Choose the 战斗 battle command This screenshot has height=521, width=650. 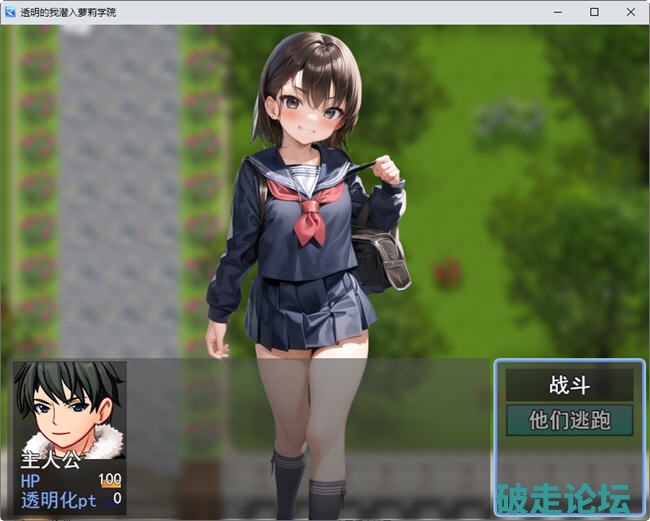(x=569, y=385)
